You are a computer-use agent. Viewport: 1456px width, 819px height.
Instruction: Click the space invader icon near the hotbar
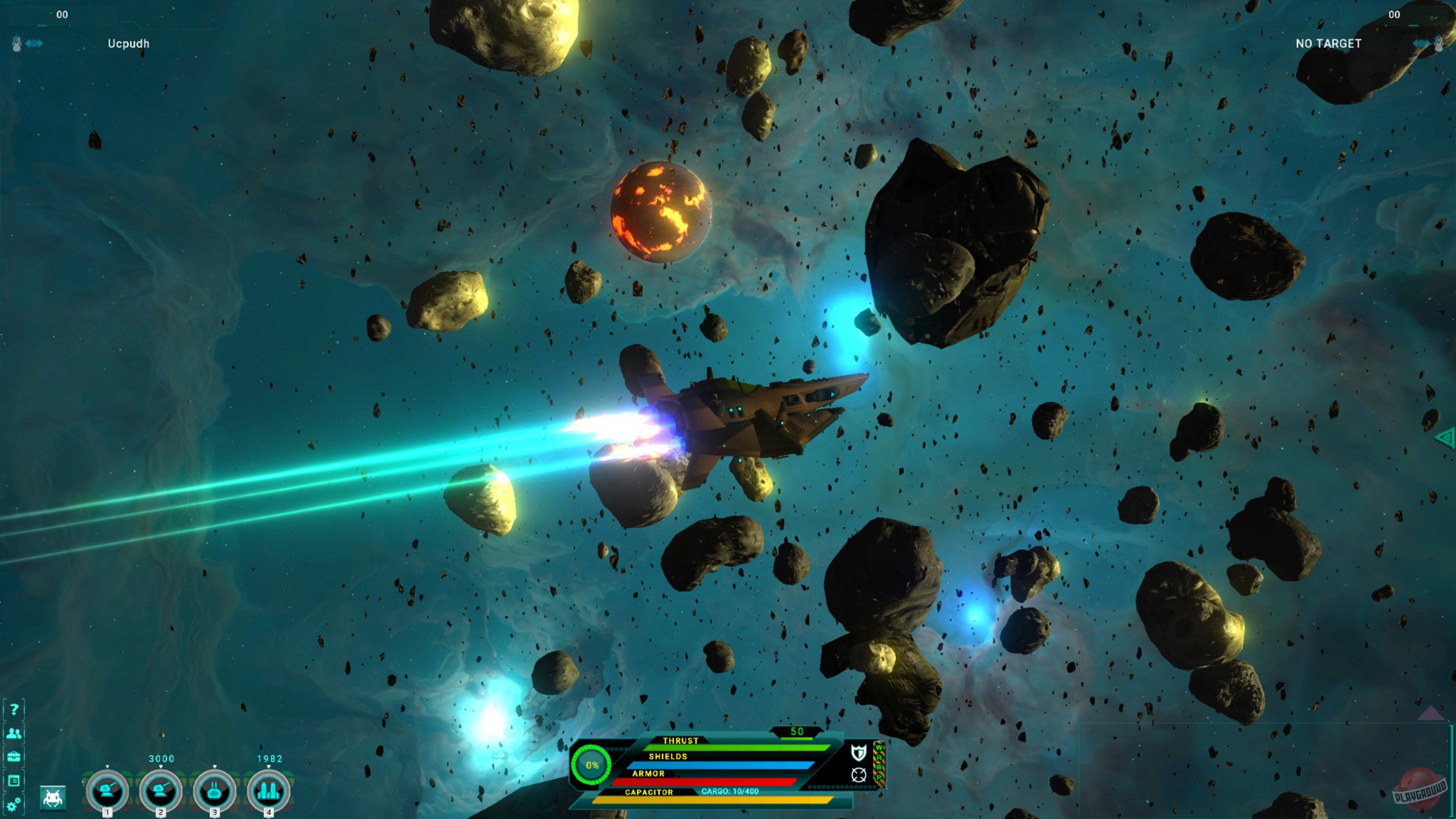52,798
